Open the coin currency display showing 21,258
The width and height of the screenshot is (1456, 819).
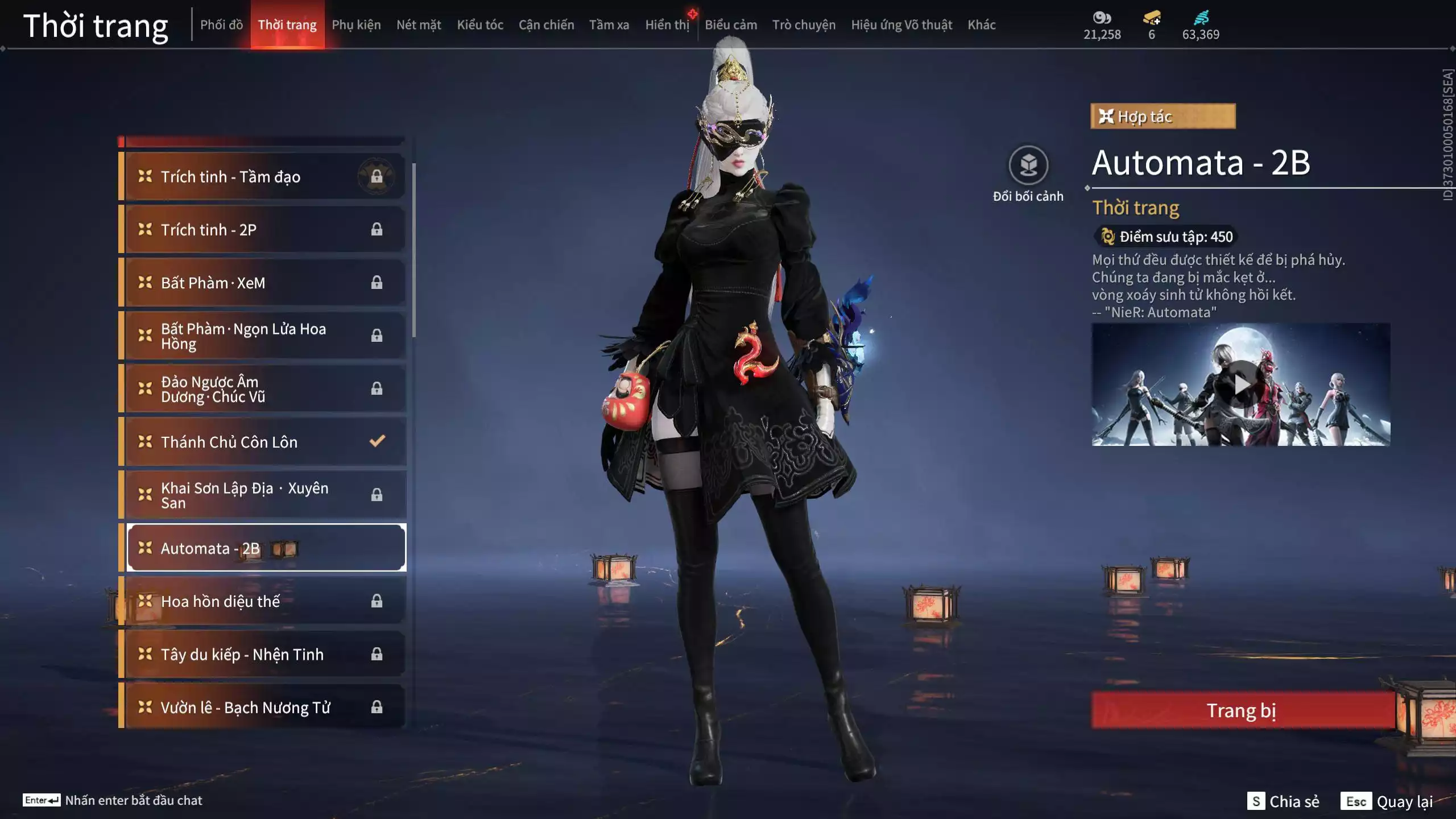[1103, 26]
